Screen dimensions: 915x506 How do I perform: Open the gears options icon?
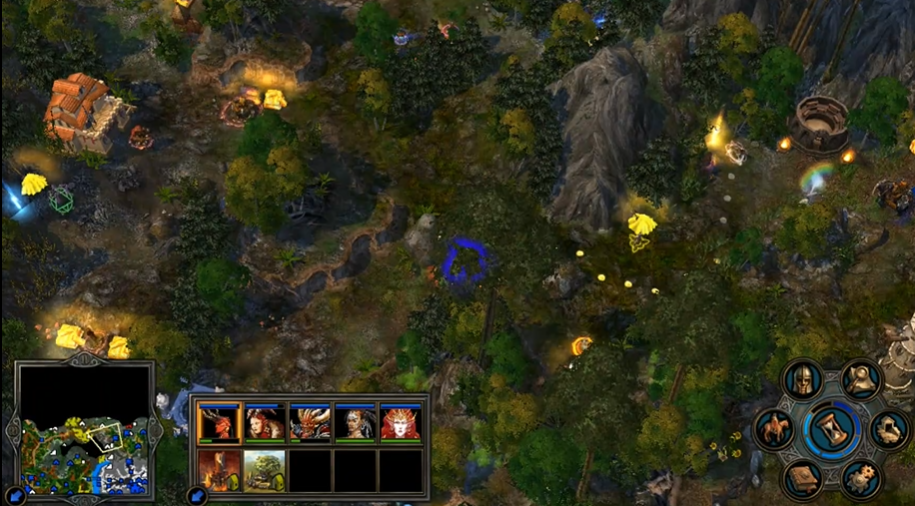click(860, 479)
